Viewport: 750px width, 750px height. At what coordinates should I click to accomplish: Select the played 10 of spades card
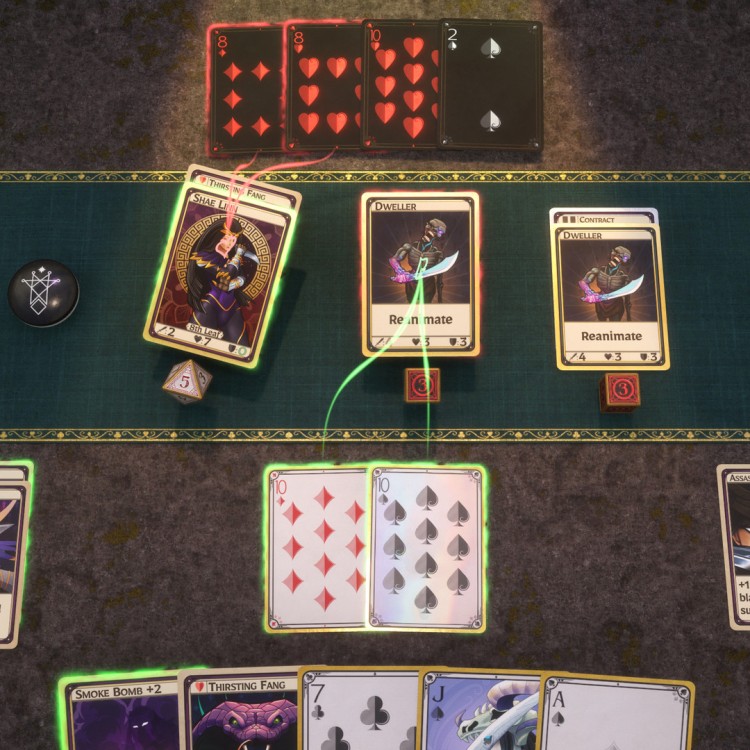428,548
